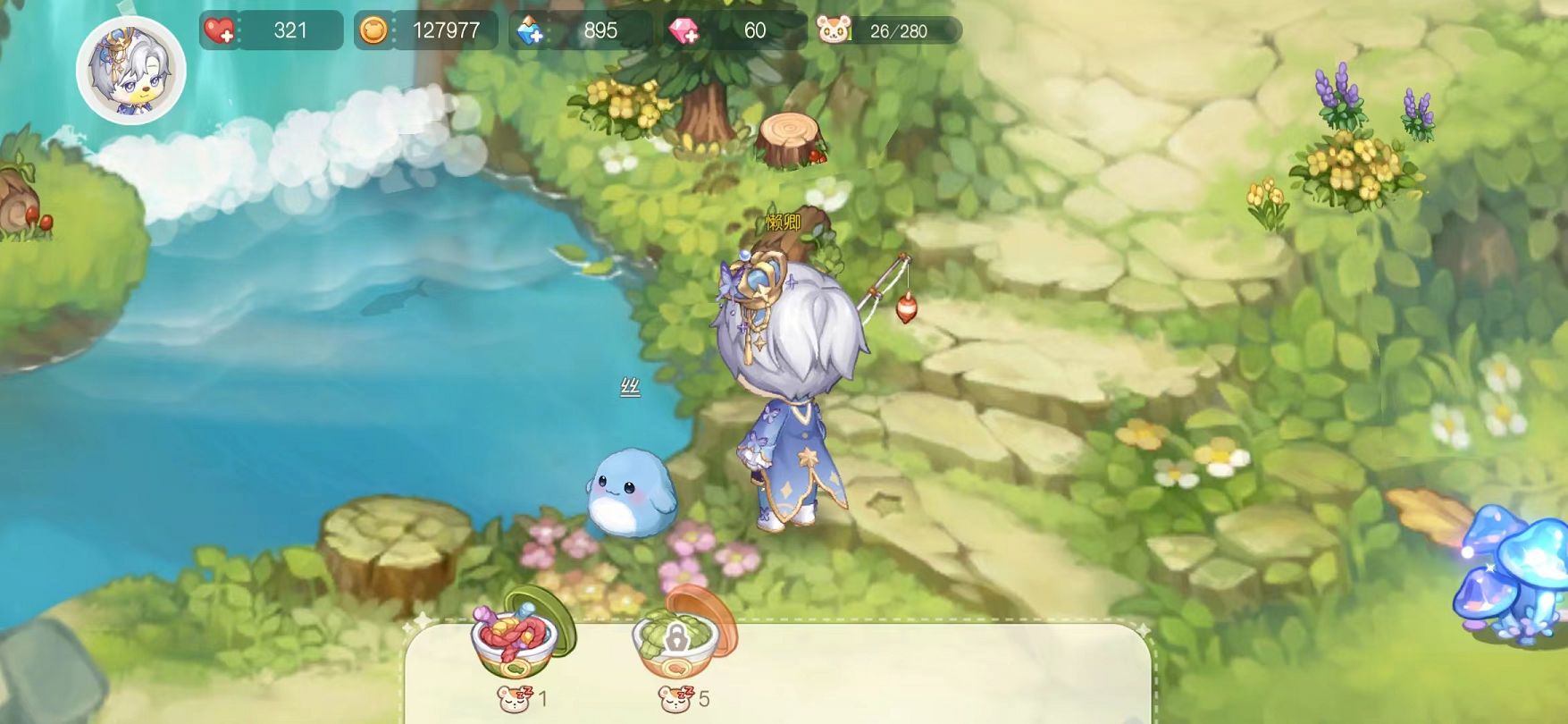Add blue crystals with the plus icon
Screen dimensions: 1568x724
[x=531, y=31]
